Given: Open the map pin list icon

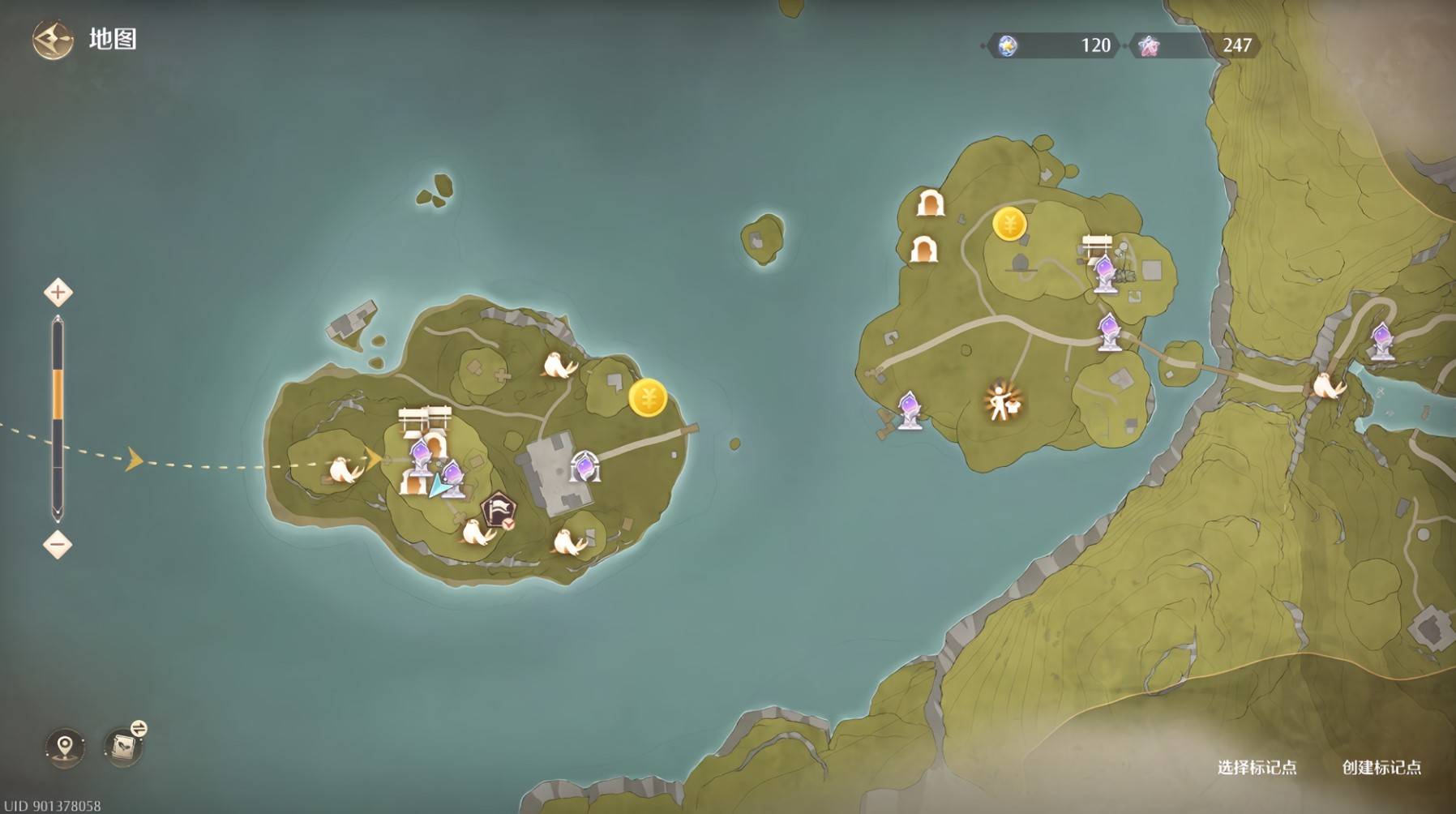Looking at the screenshot, I should 65,744.
